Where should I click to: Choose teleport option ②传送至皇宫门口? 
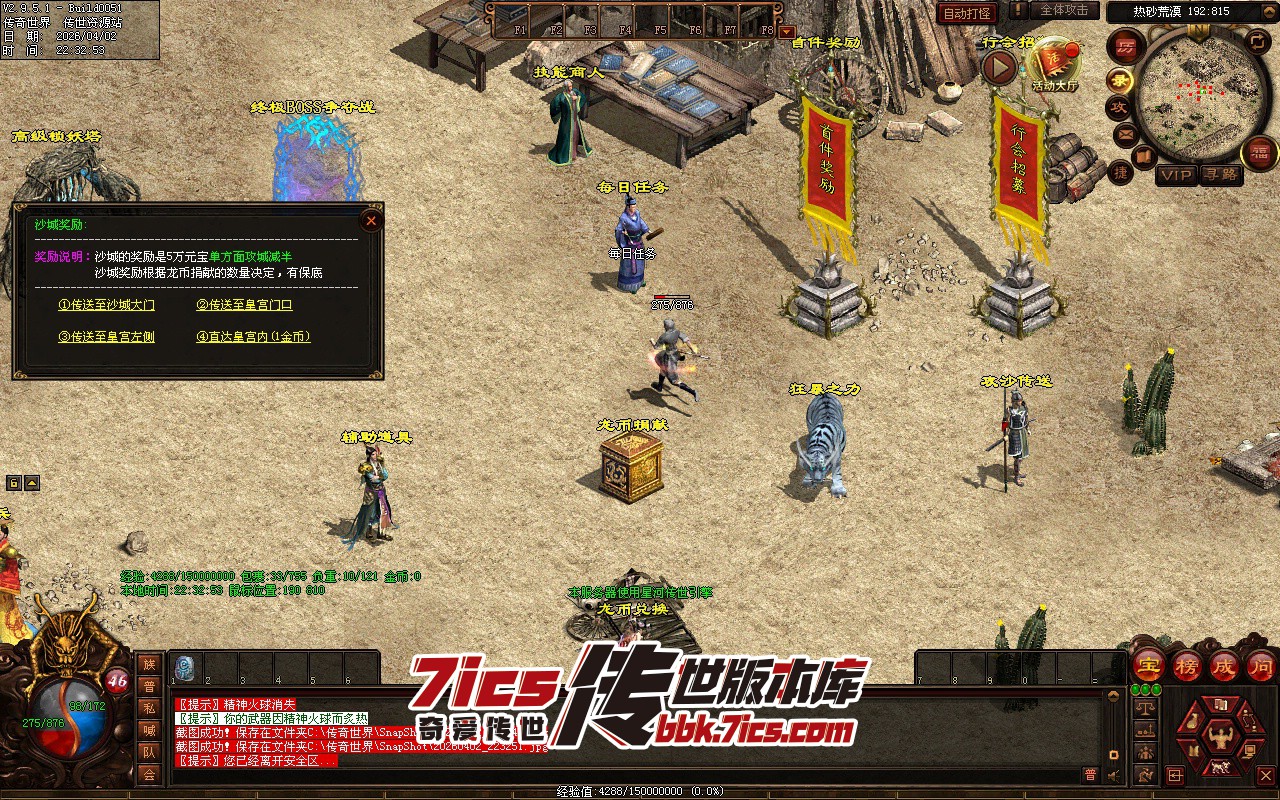click(244, 305)
